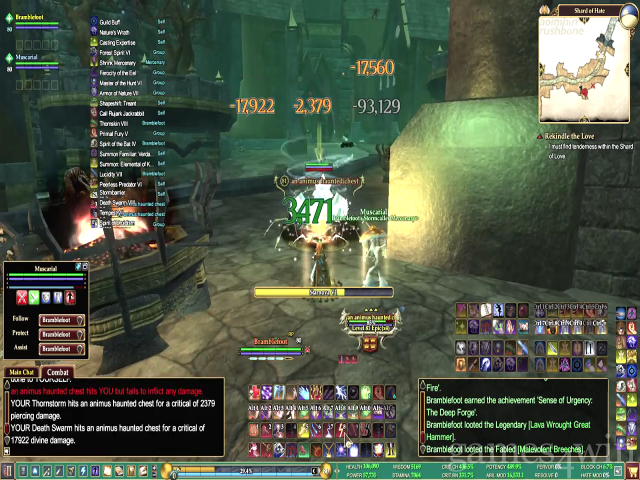The image size is (640, 480).
Task: Switch to the Main Chat tab
Action: pos(21,373)
